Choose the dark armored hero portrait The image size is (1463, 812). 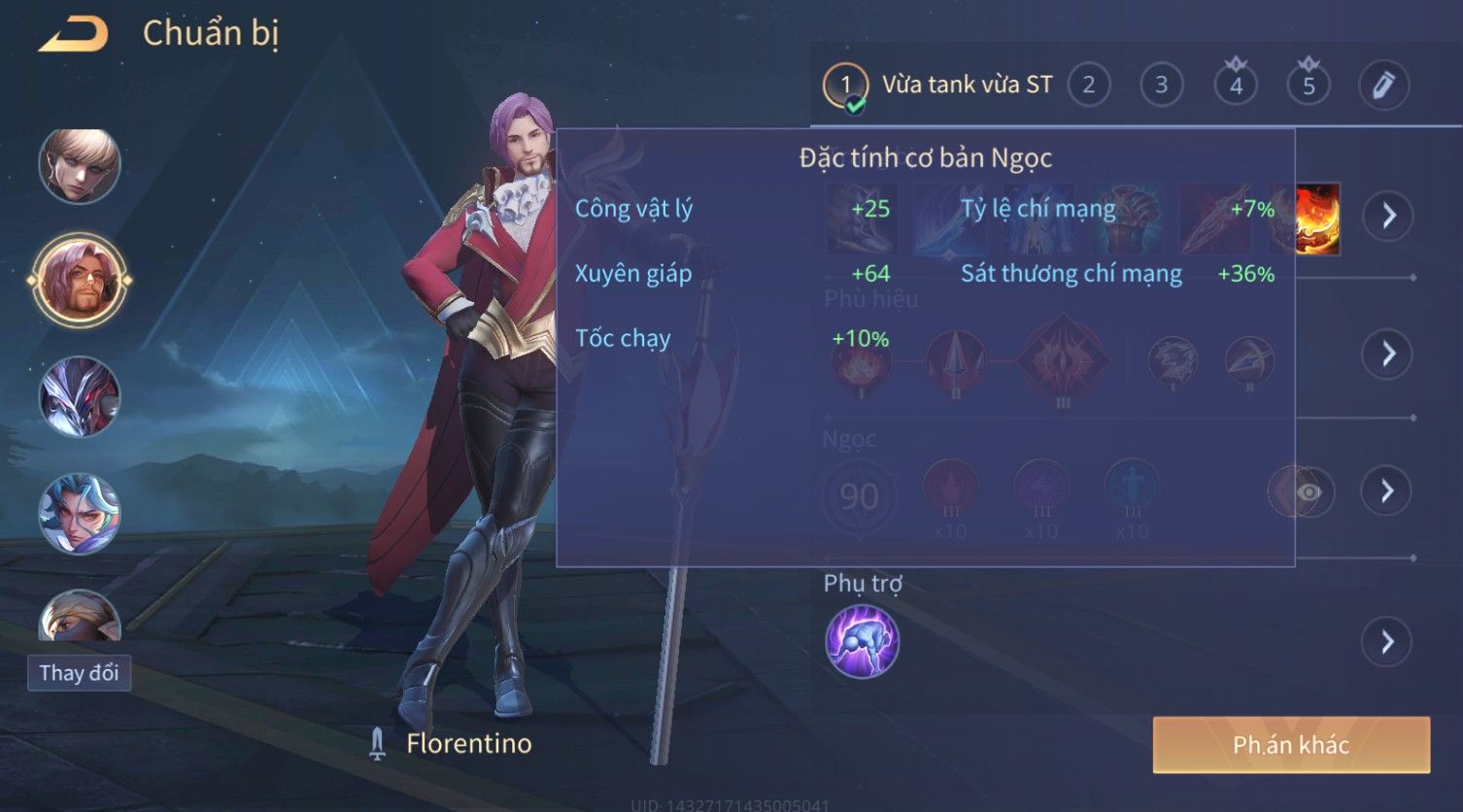pos(80,397)
